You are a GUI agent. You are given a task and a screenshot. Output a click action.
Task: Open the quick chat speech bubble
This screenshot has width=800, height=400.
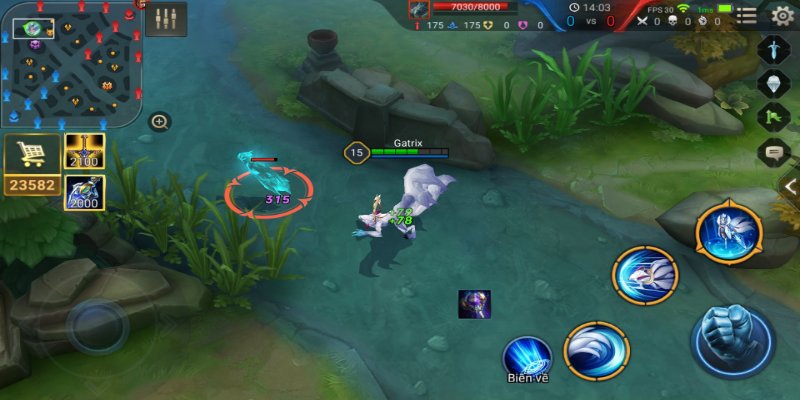775,153
